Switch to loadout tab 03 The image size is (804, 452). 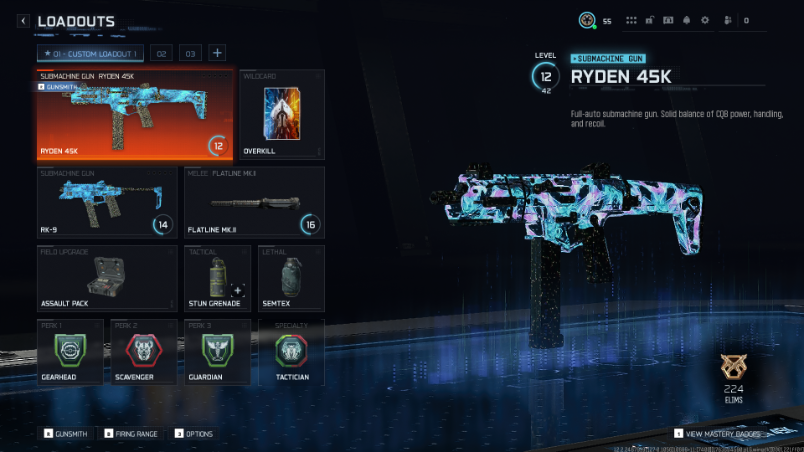pyautogui.click(x=190, y=53)
